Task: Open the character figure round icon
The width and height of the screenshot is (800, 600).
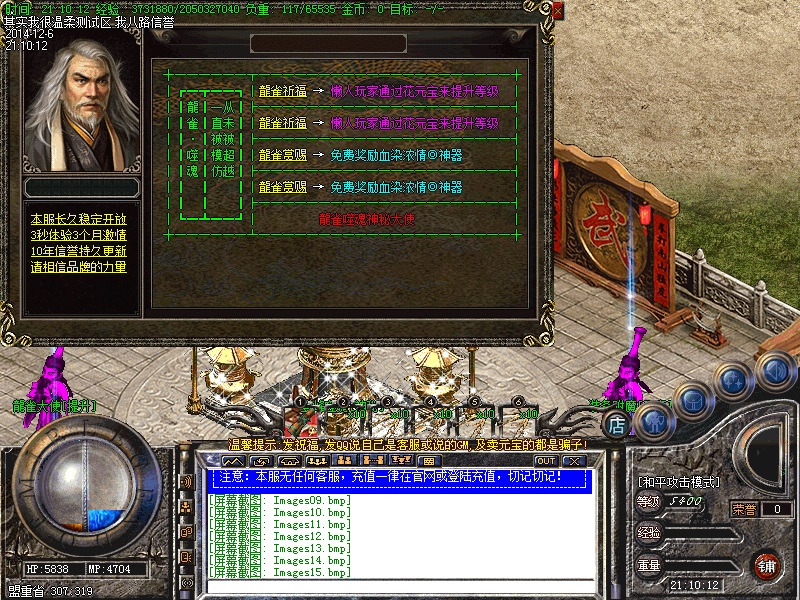Action: point(654,421)
